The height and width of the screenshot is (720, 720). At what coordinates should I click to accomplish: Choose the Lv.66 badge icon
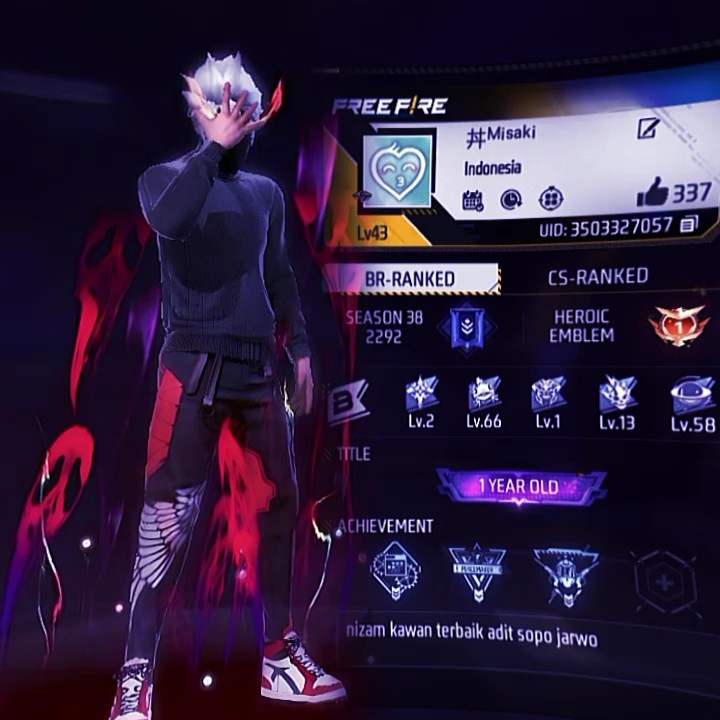pos(484,395)
